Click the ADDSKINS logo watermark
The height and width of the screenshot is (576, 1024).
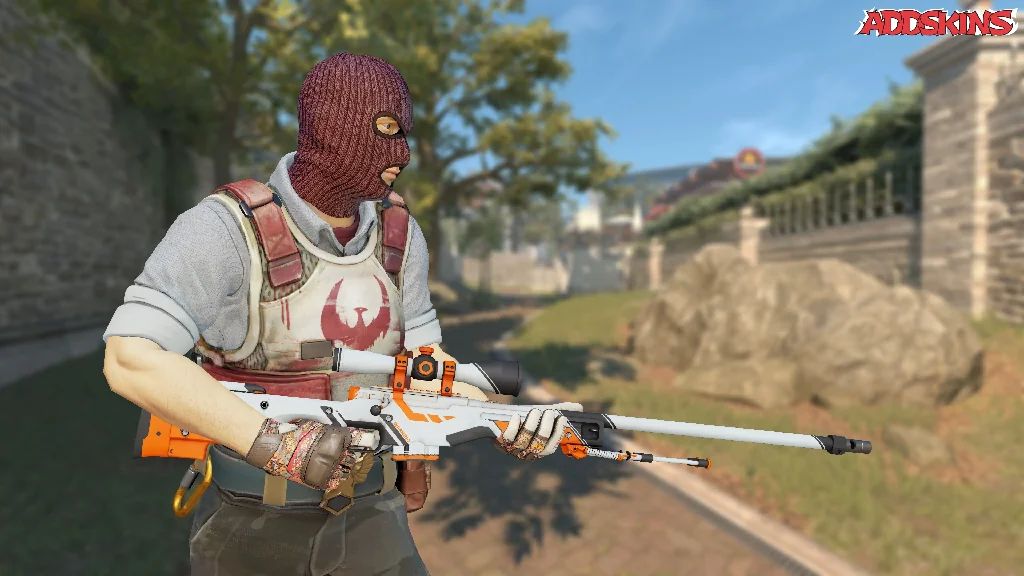tap(936, 22)
